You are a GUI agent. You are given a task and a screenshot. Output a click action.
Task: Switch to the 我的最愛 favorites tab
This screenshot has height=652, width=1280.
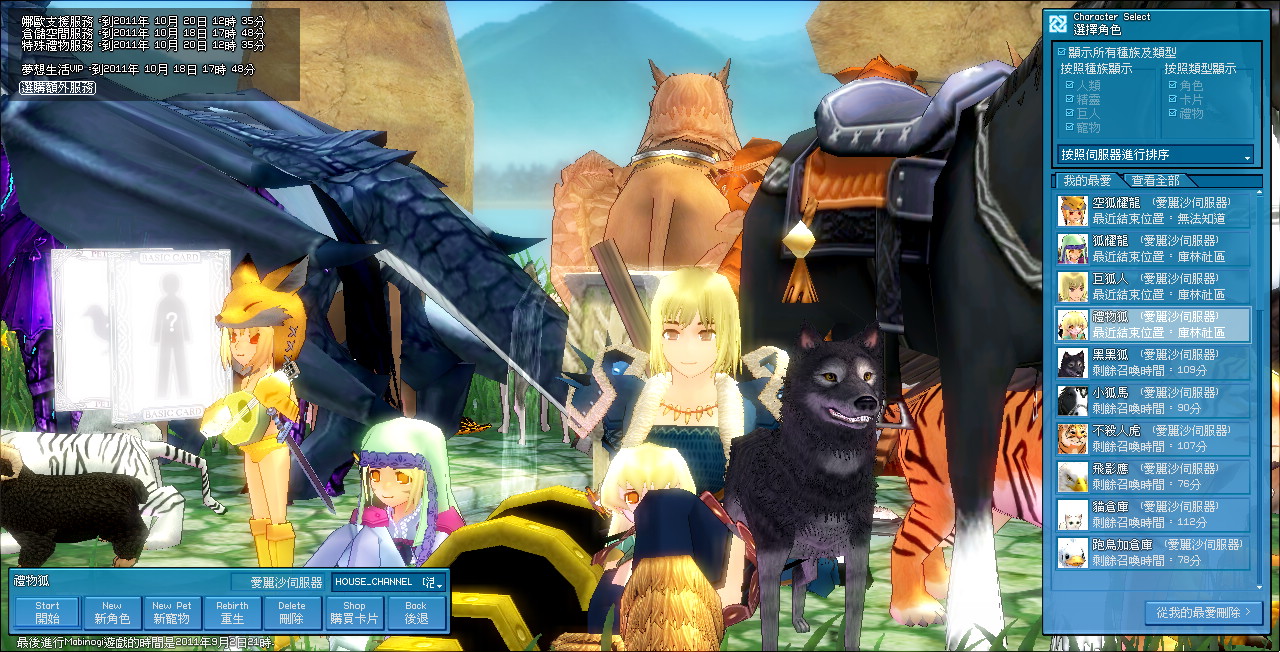coord(1087,181)
